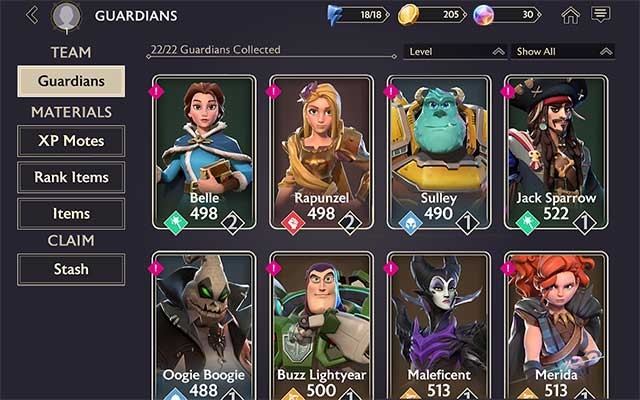640x400 pixels.
Task: Click the gold coin currency counter
Action: [431, 15]
